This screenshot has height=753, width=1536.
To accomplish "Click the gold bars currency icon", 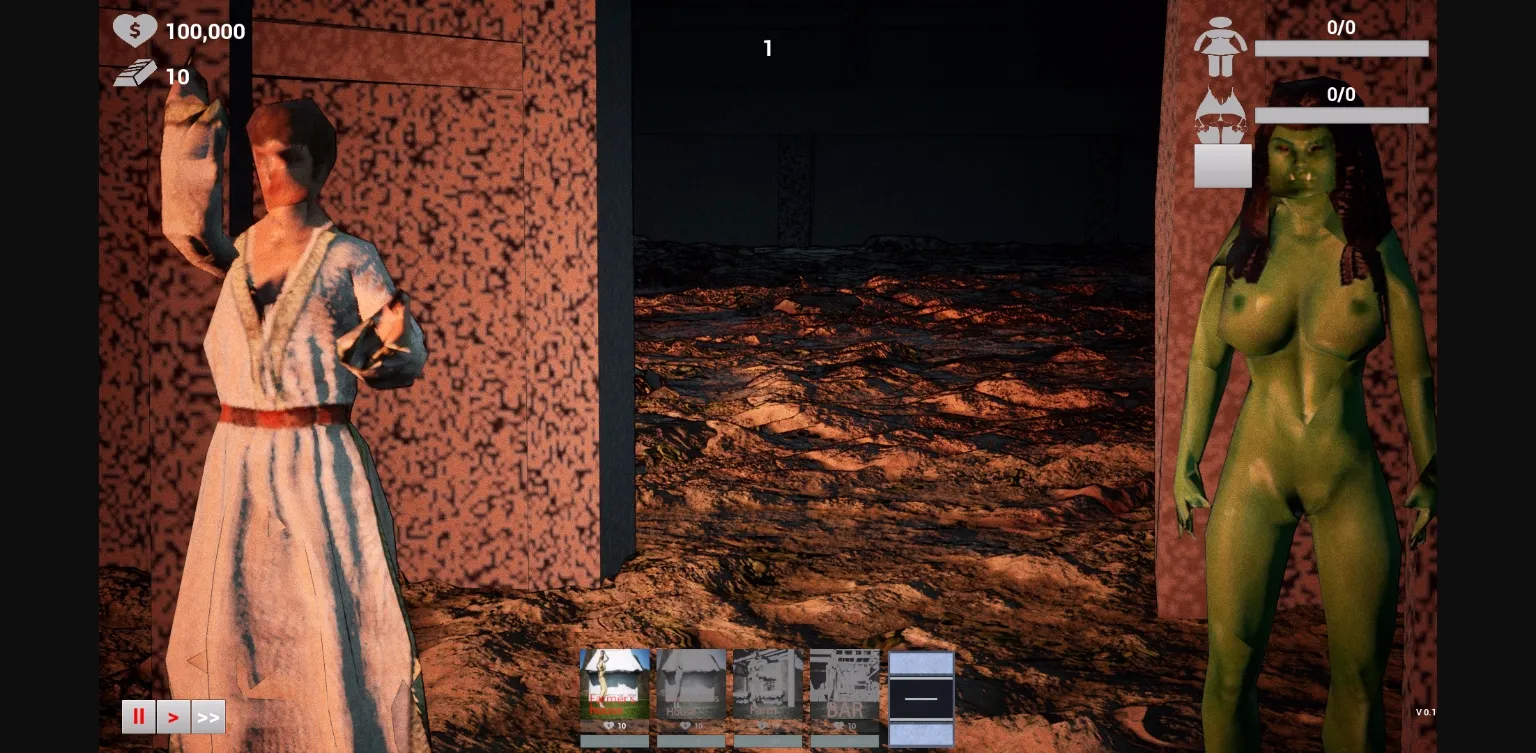I will [136, 74].
